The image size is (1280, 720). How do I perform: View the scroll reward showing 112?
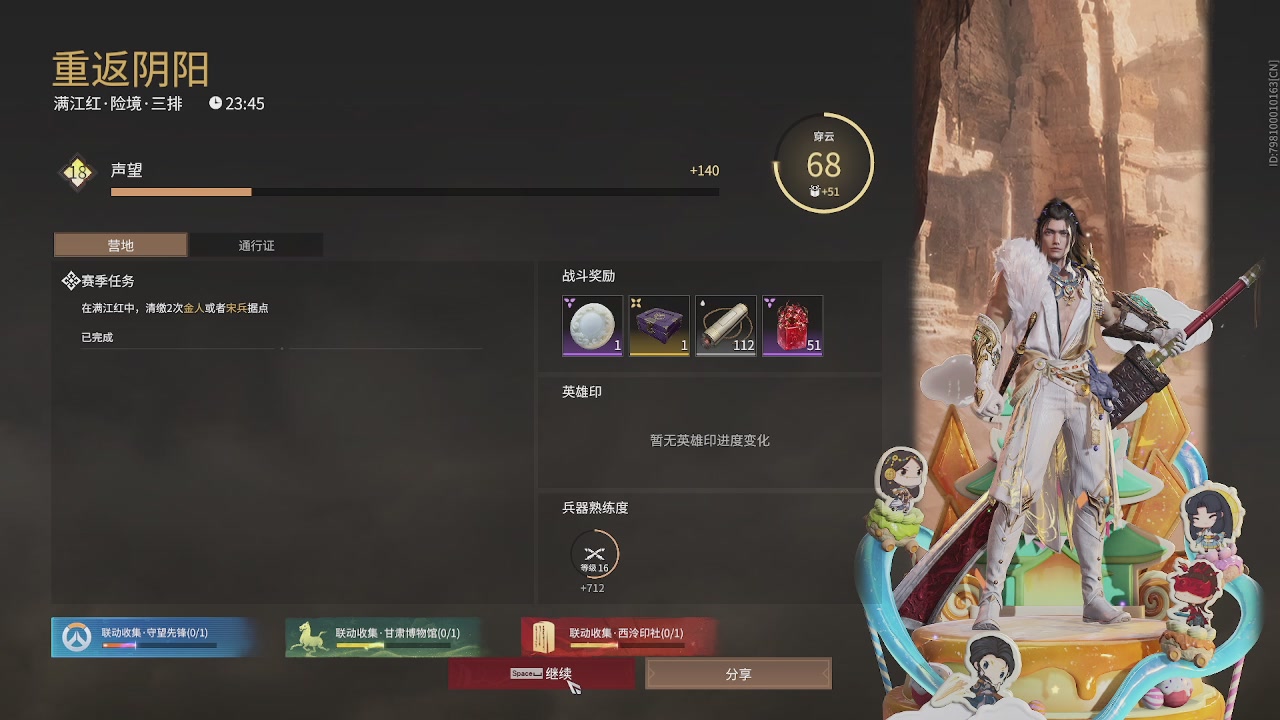tap(725, 324)
